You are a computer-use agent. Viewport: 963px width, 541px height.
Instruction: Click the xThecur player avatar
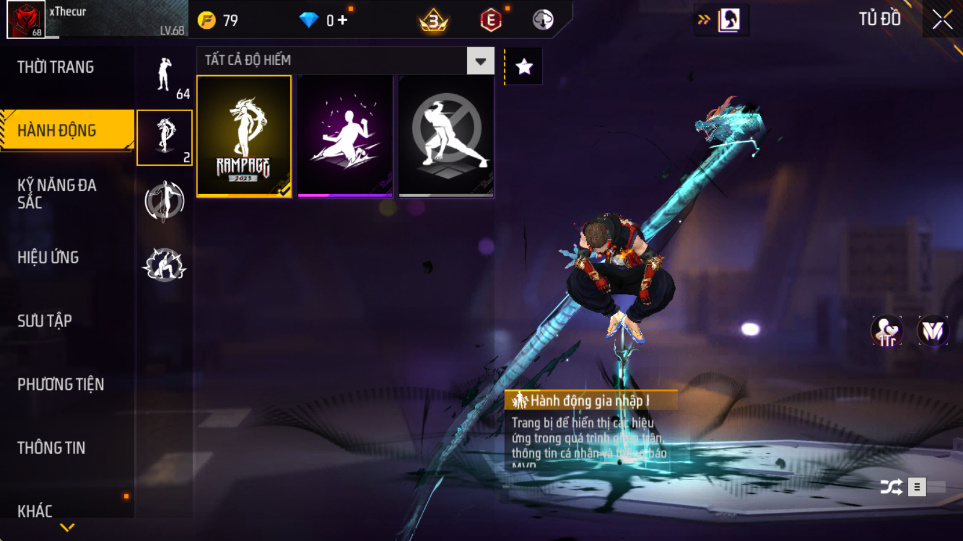click(25, 19)
